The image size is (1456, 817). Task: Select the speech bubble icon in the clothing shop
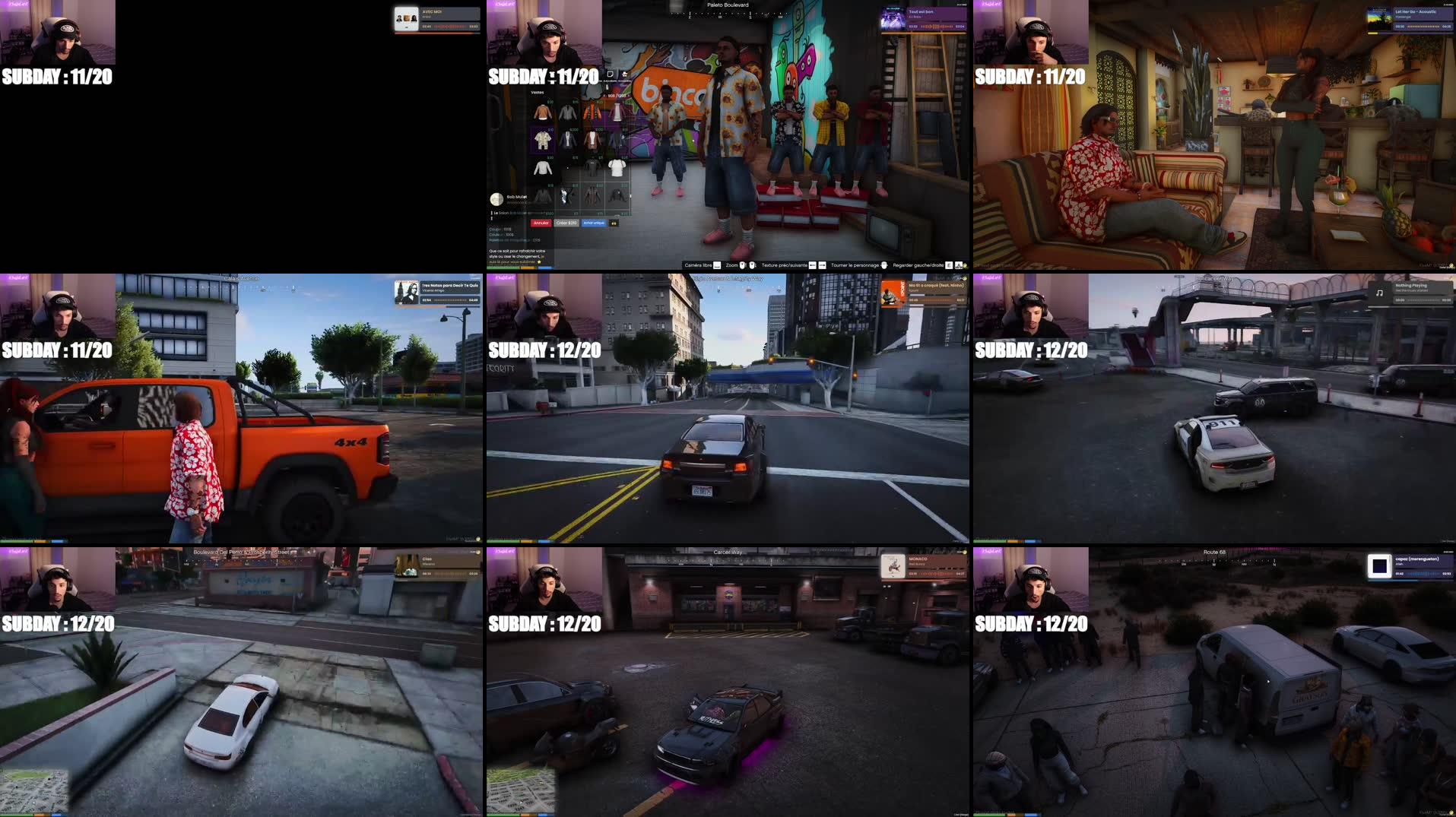610,74
